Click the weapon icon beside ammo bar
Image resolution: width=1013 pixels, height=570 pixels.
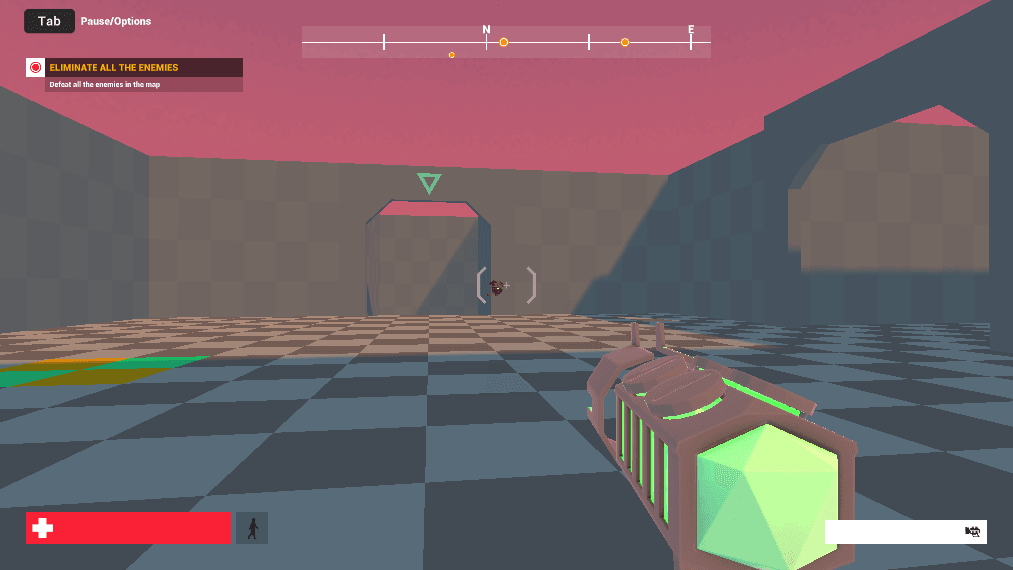point(972,532)
